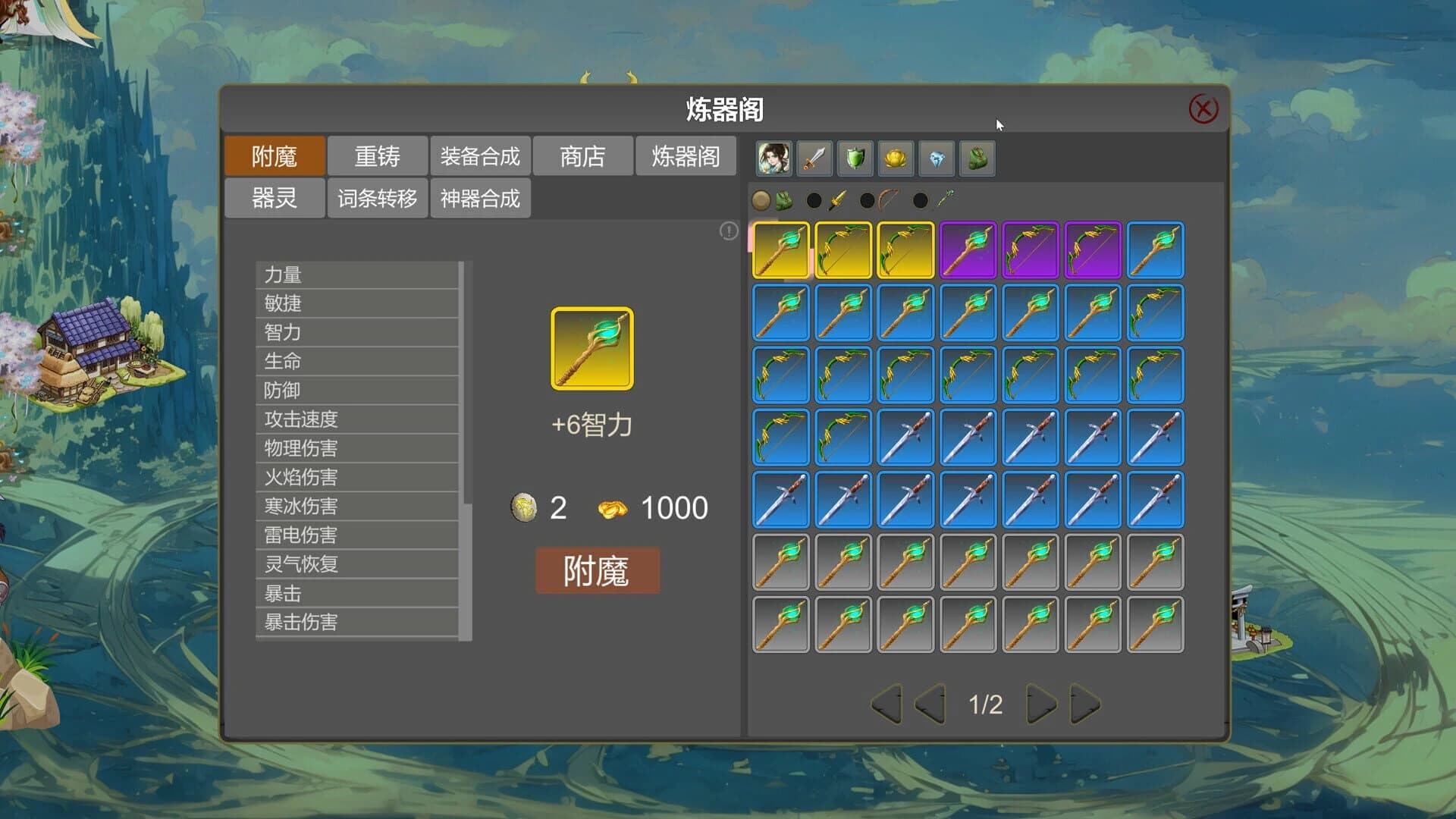Click the blue diamond gem category icon
This screenshot has width=1456, height=819.
pos(937,157)
